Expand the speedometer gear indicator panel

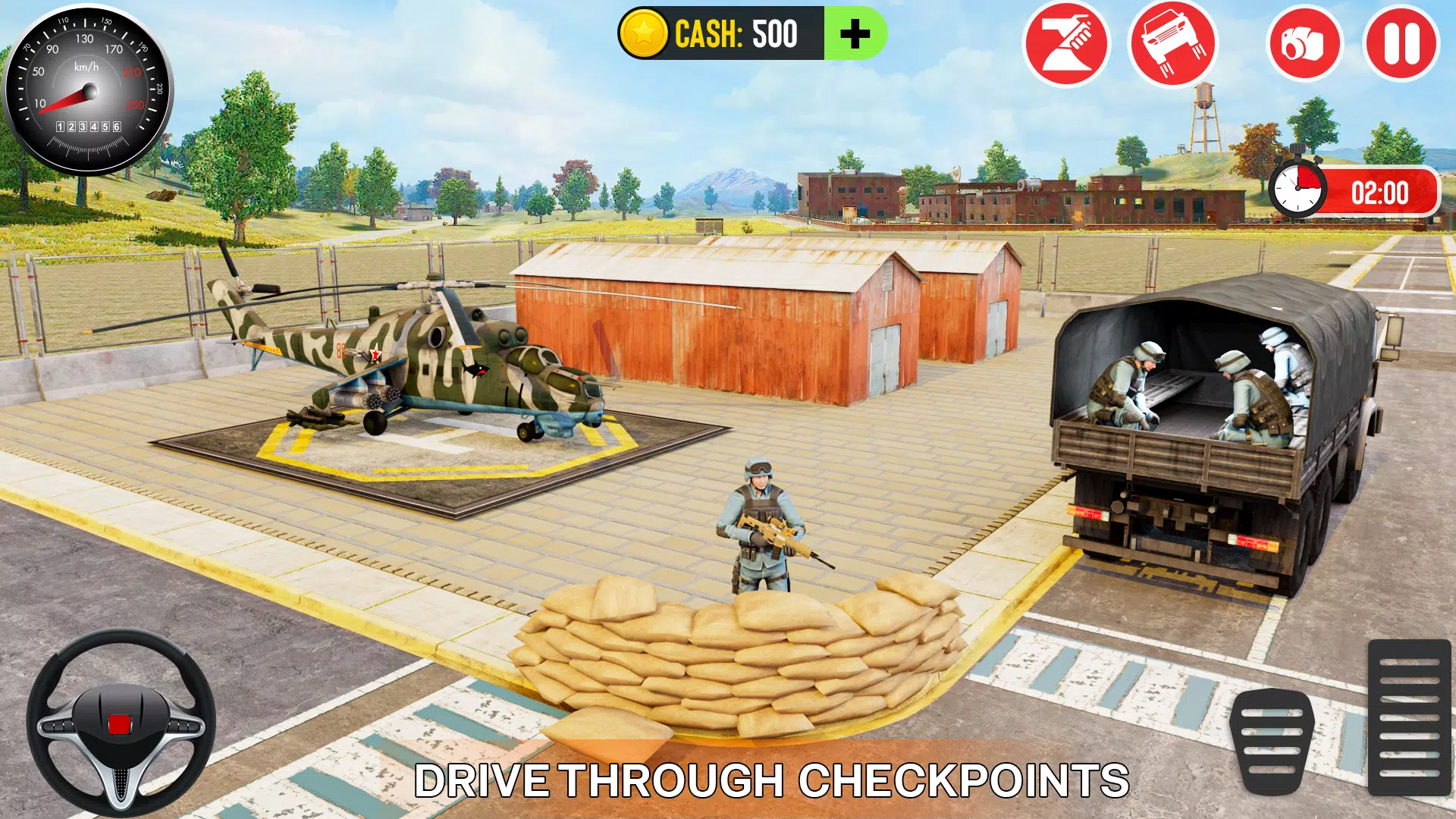(87, 125)
